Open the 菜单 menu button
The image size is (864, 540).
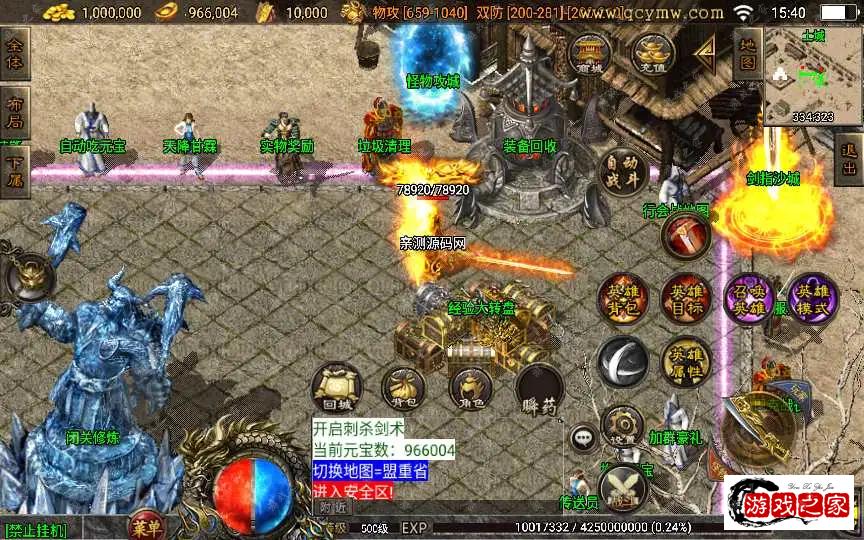click(147, 527)
